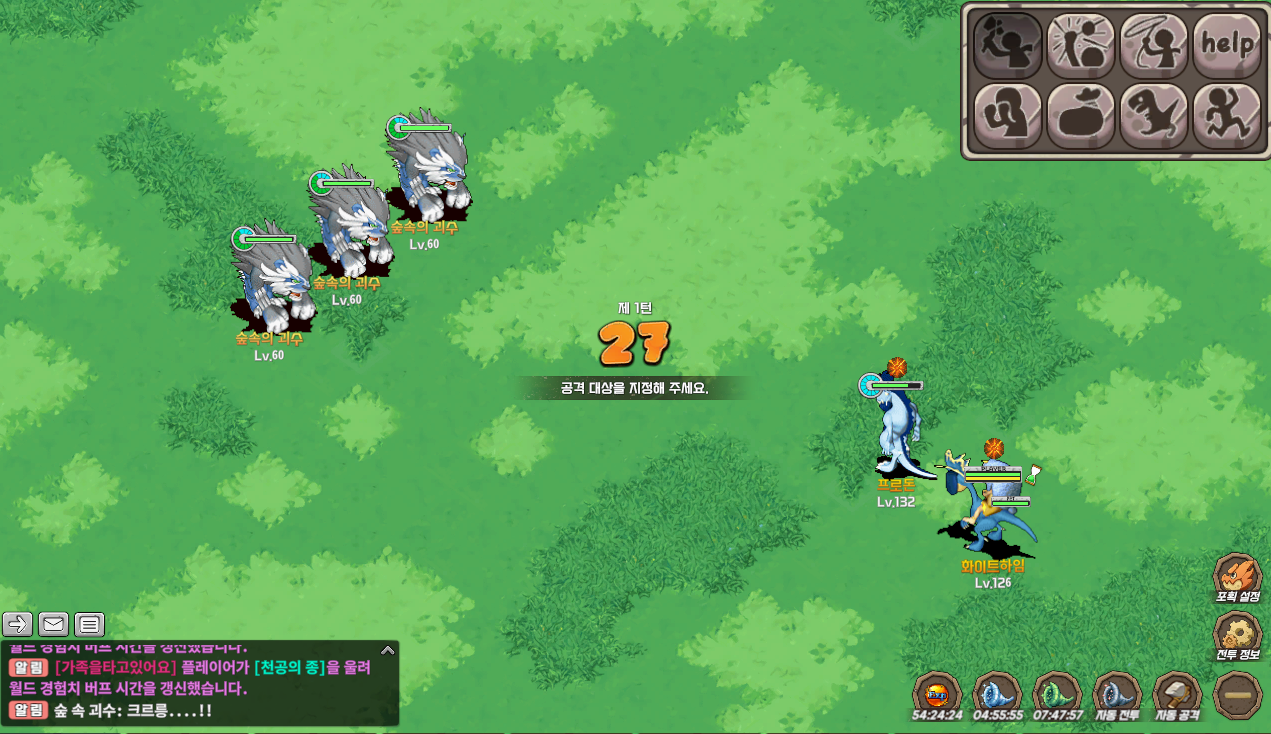Open 포획 설정 capture settings
The image size is (1271, 734).
point(1237,576)
